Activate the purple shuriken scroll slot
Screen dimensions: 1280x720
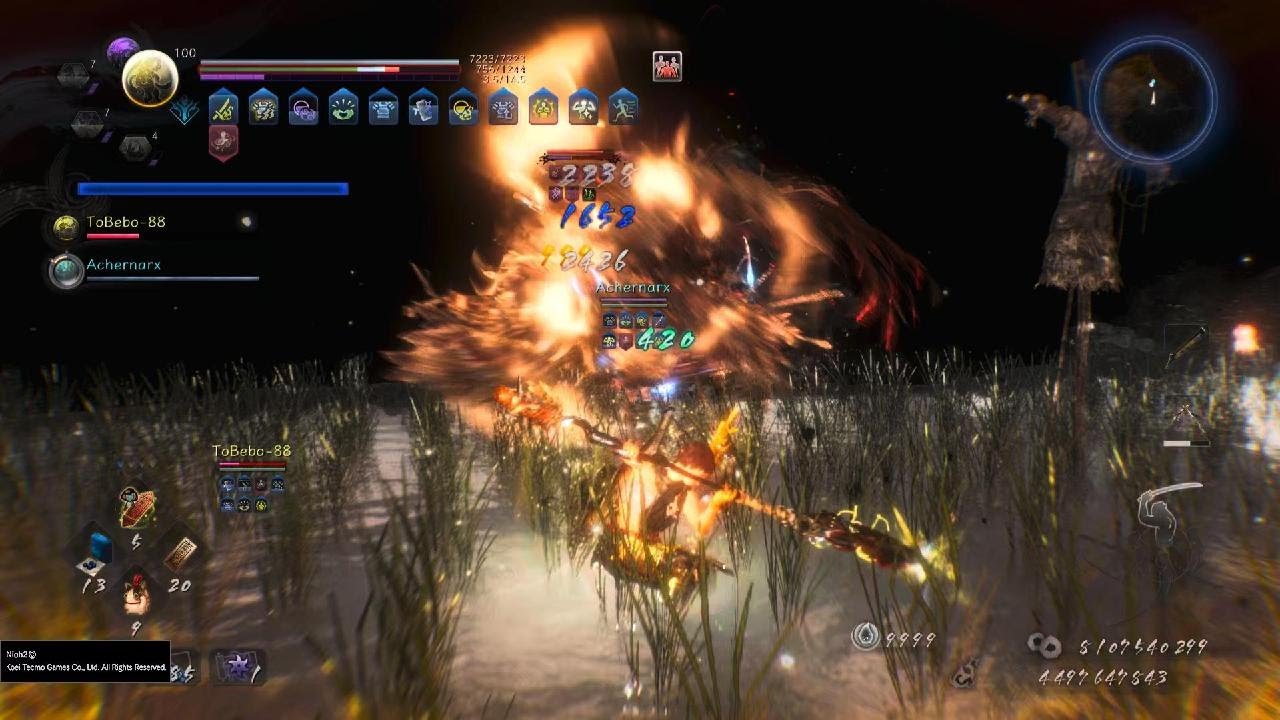pyautogui.click(x=236, y=666)
